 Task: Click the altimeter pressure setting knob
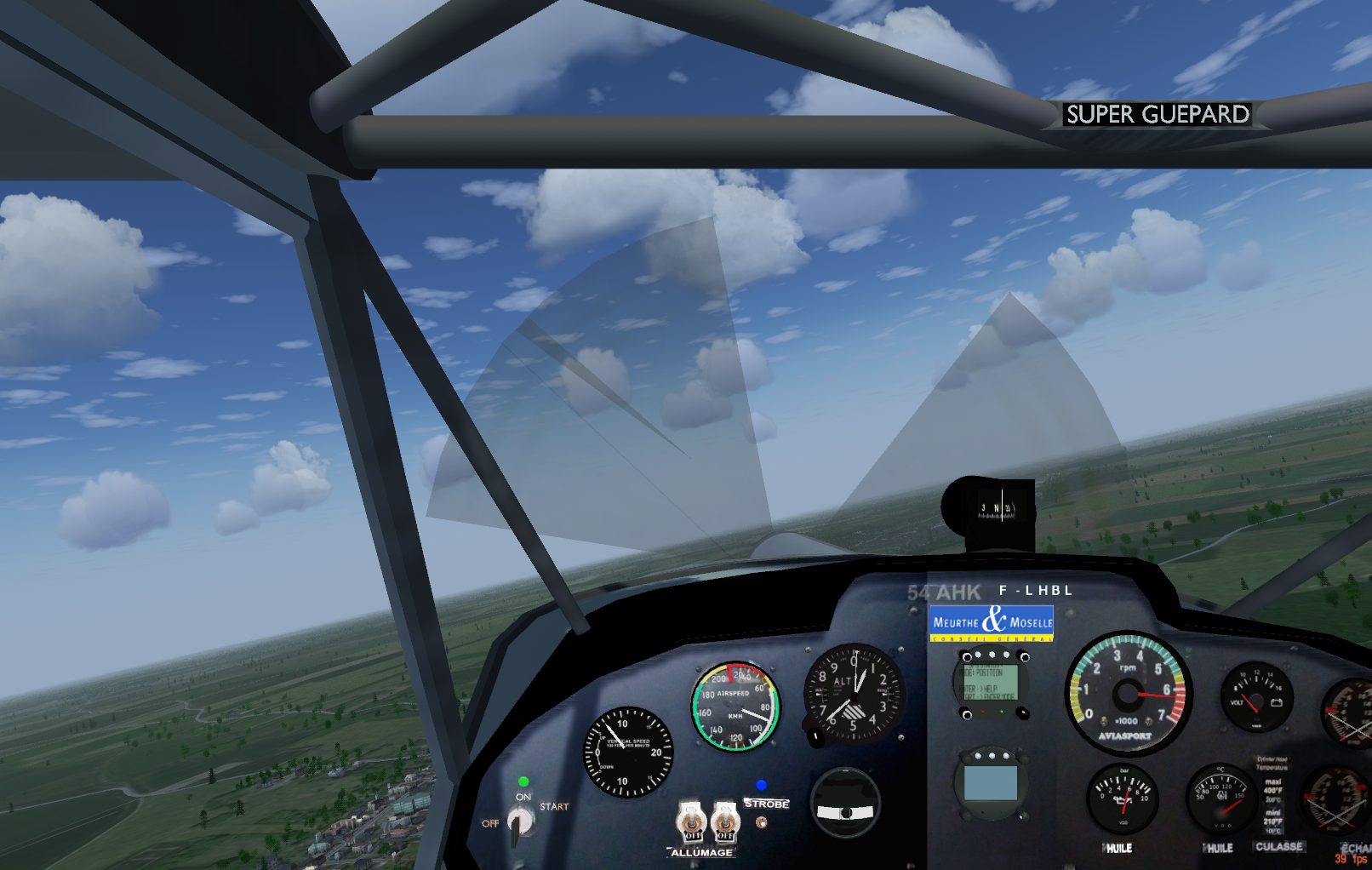pyautogui.click(x=815, y=736)
